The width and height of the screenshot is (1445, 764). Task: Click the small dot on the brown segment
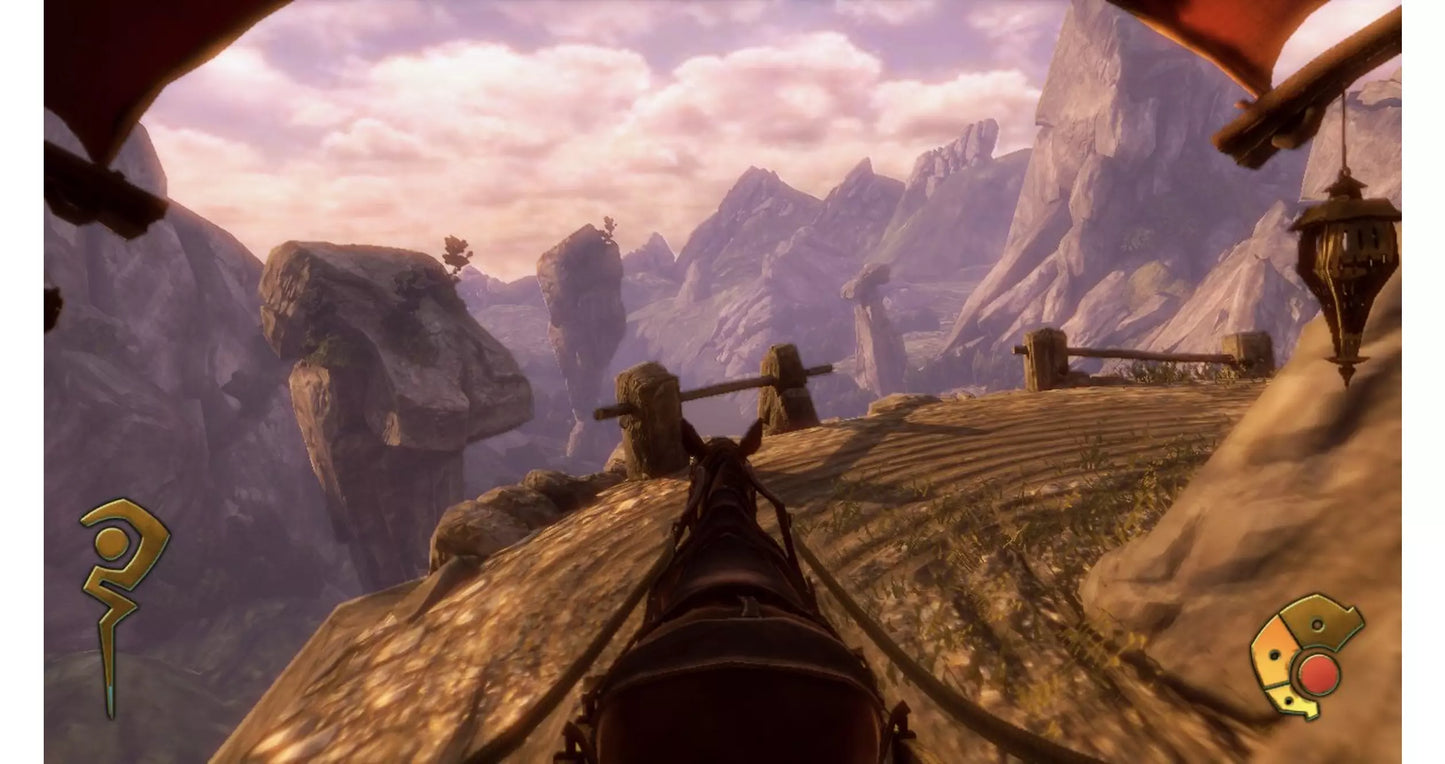pos(1317,626)
